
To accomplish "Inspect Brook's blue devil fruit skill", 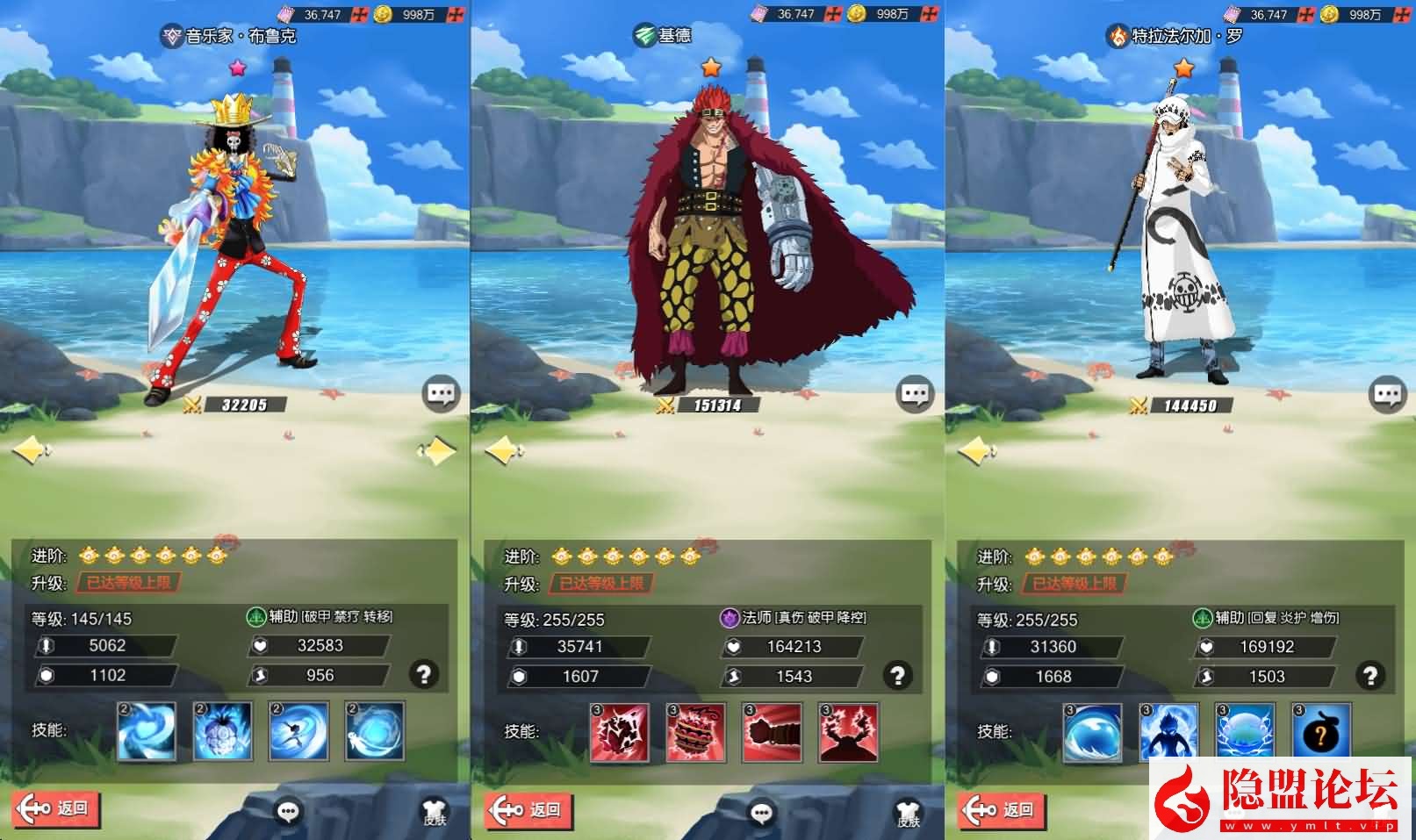I will 223,731.
